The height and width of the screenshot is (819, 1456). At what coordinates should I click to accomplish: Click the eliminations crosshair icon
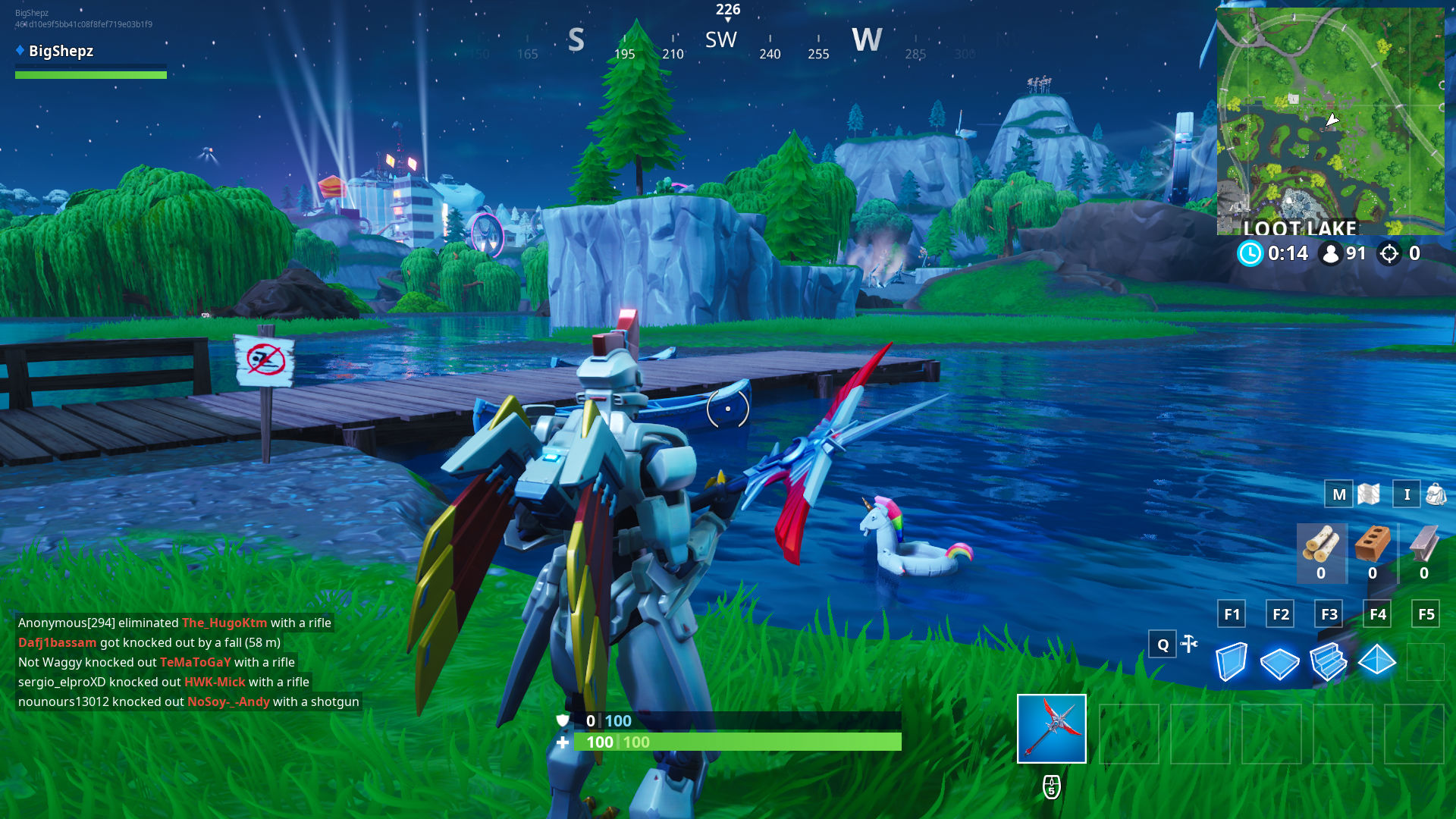point(1390,254)
